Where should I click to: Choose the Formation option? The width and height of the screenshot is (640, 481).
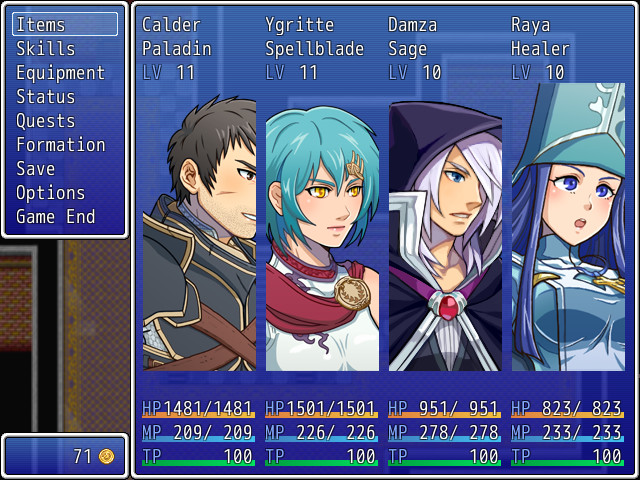[x=64, y=145]
